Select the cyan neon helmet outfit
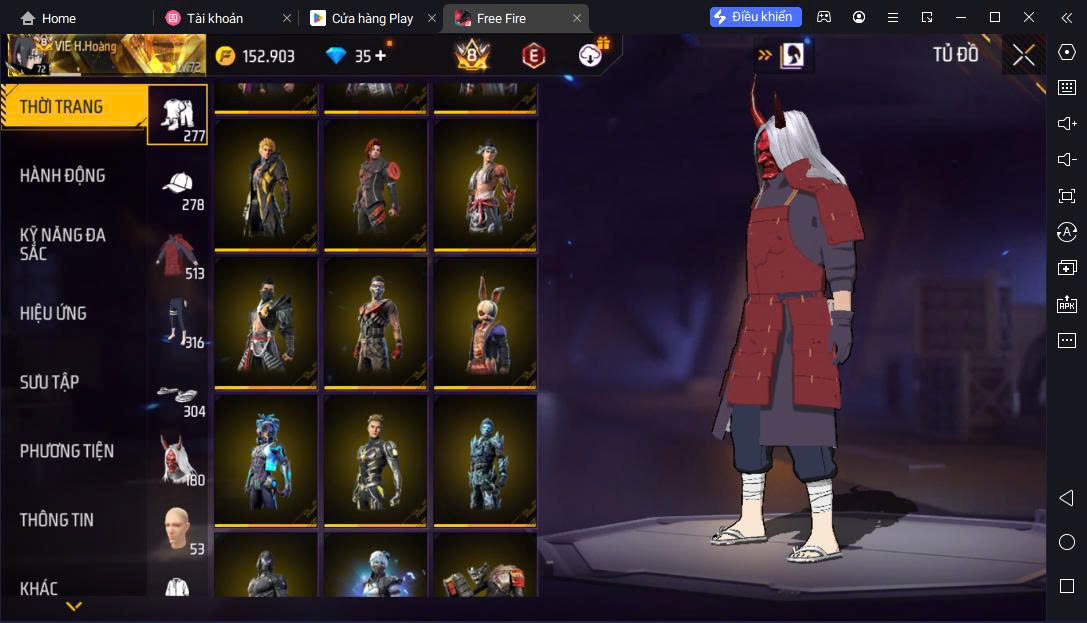Viewport: 1087px width, 623px height. click(266, 460)
